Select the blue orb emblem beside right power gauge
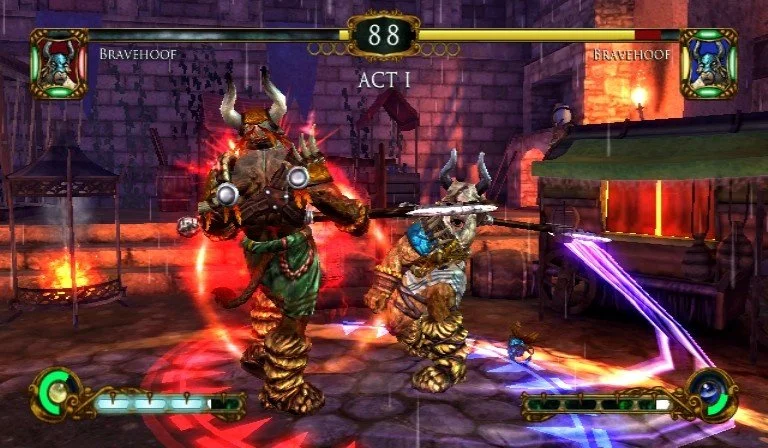Screen dimensions: 768x448 (712, 393)
